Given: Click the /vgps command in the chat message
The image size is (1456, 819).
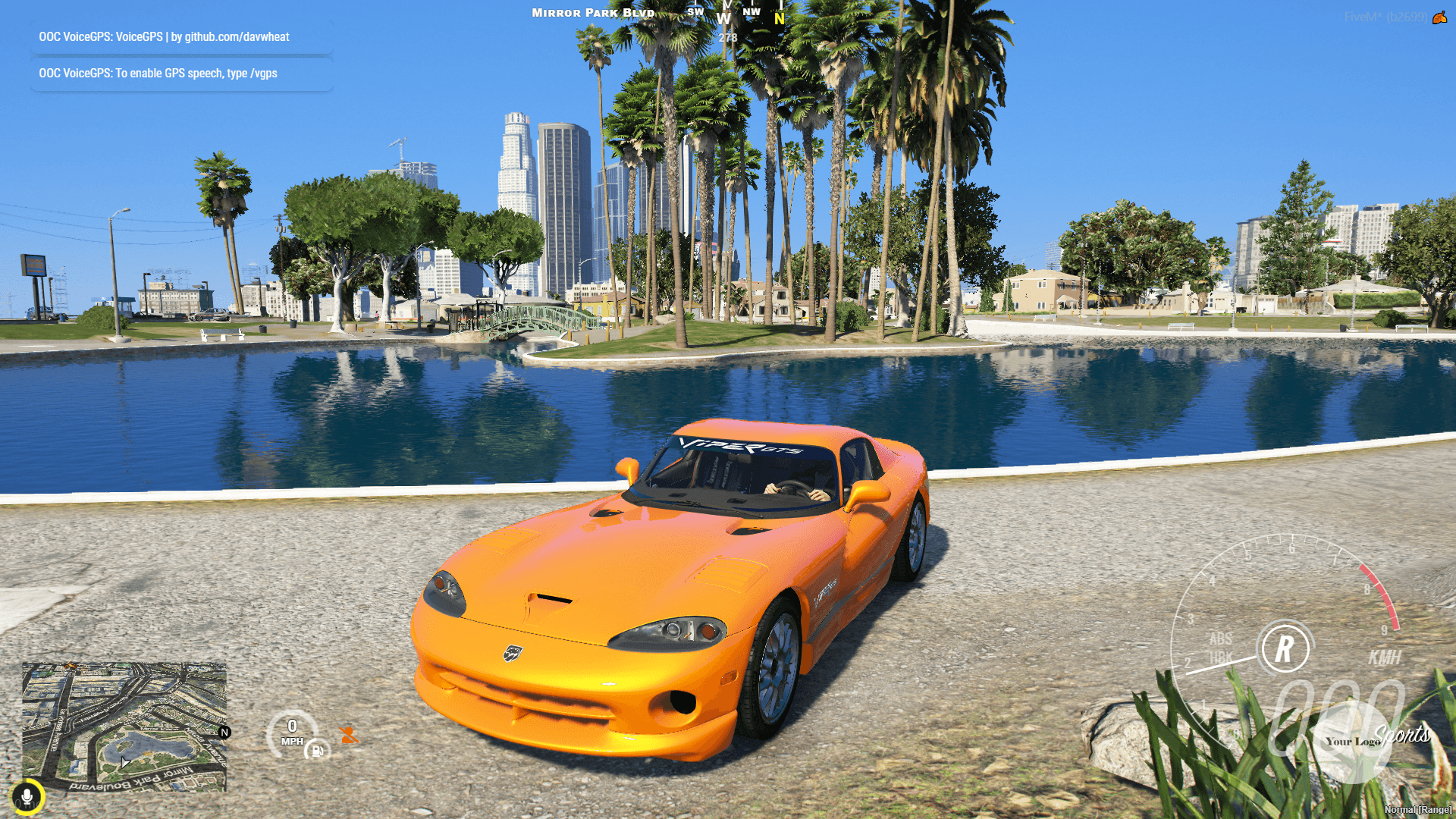Looking at the screenshot, I should pos(263,73).
